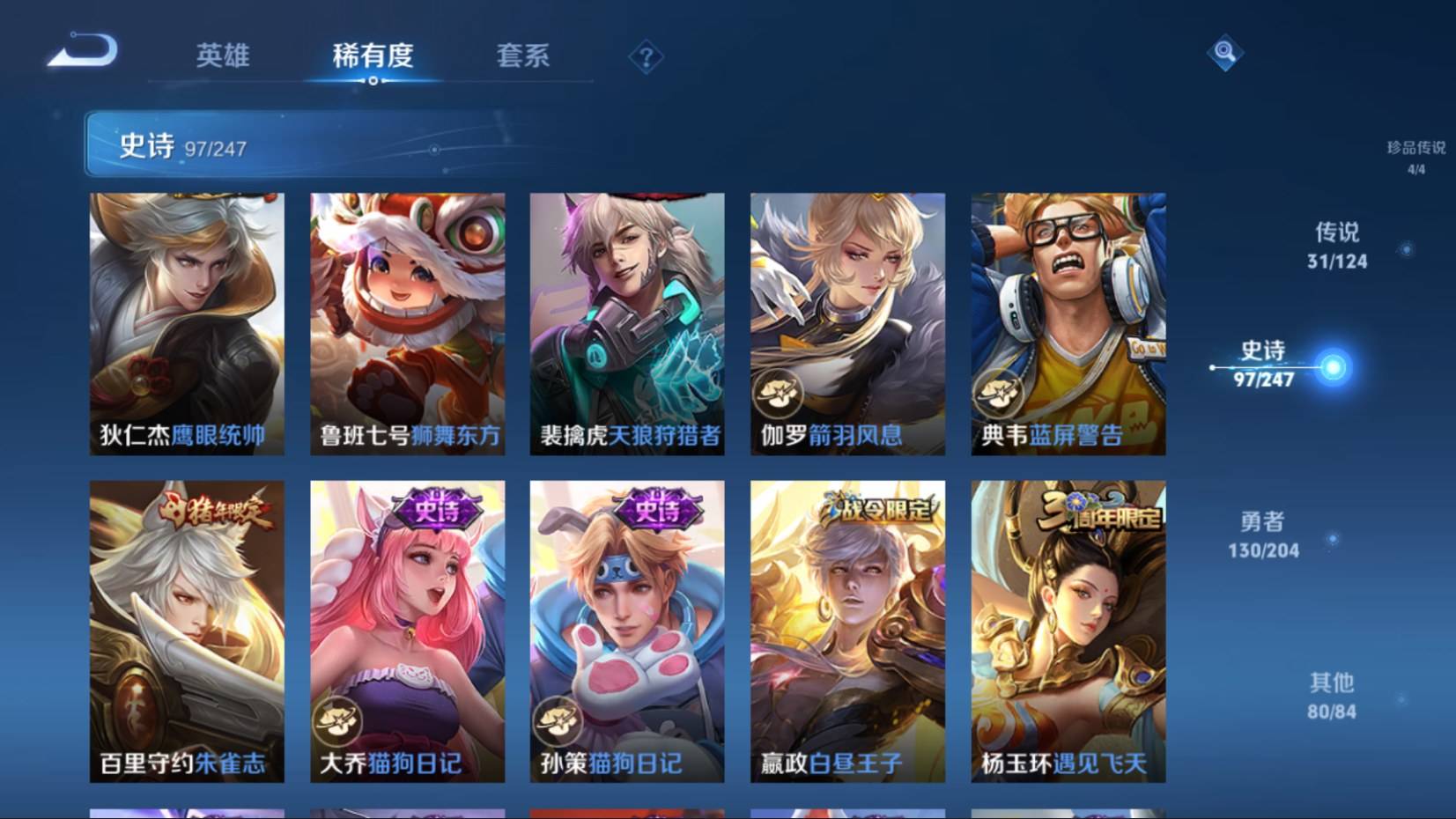Screen dimensions: 1456x819
Task: View 大乔 猫狗日记 skin card
Action: 407,631
